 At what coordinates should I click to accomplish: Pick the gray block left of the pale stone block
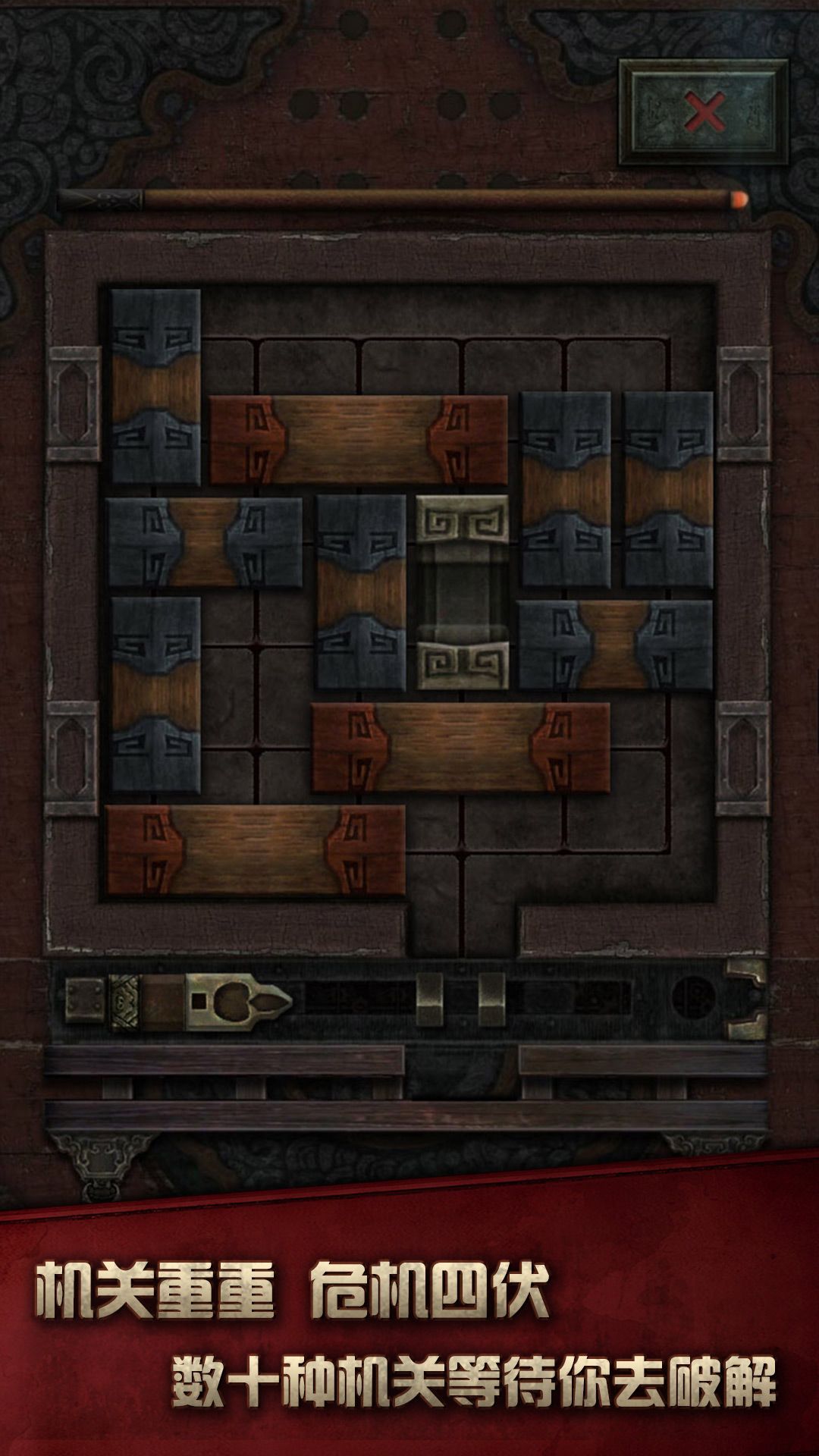pos(362,592)
